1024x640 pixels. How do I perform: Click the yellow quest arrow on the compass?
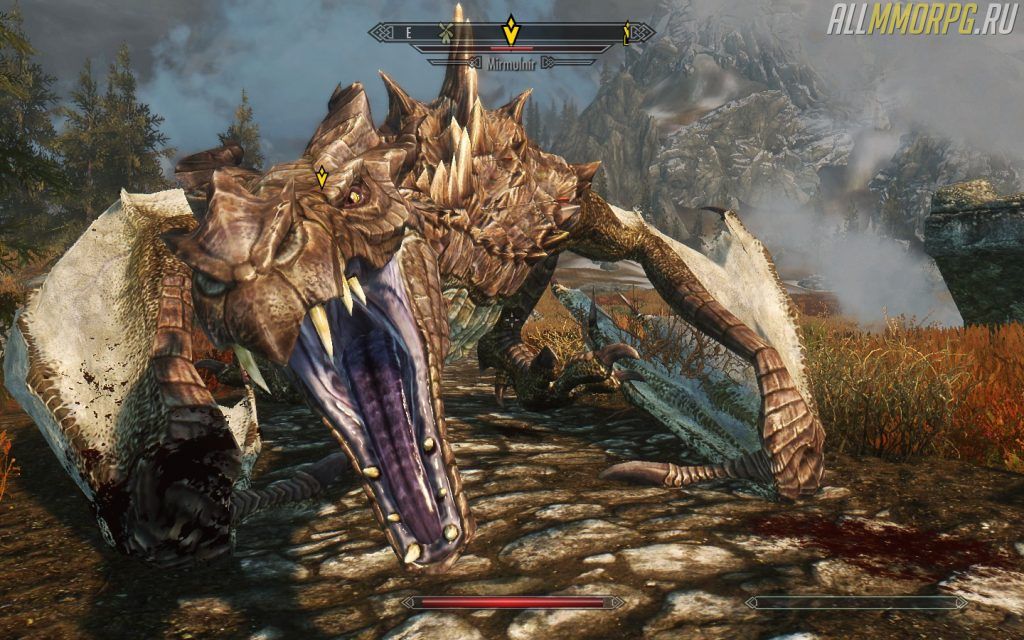tap(511, 31)
